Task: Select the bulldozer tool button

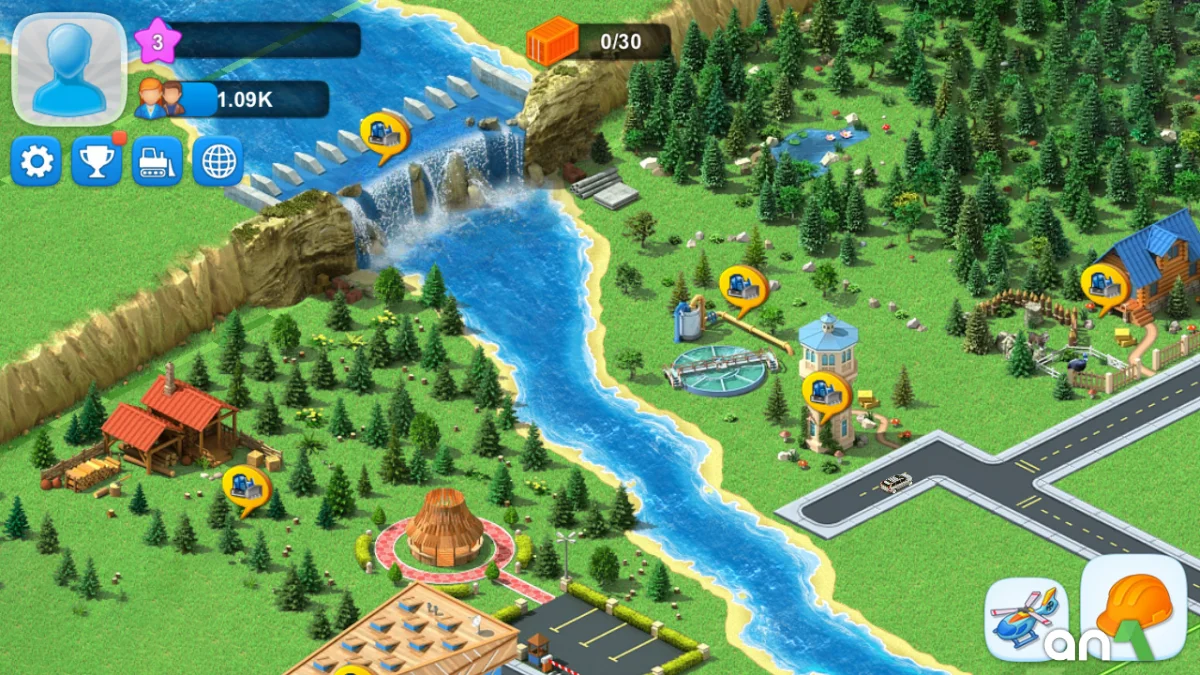Action: pos(157,161)
